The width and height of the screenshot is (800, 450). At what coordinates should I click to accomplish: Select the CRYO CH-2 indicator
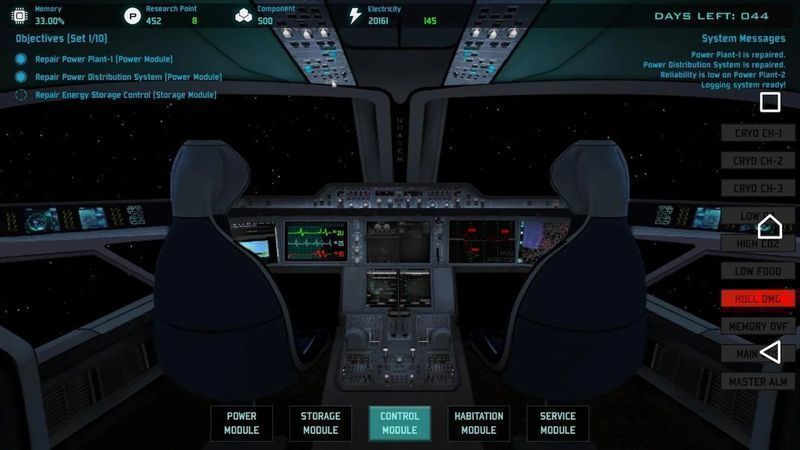point(757,160)
